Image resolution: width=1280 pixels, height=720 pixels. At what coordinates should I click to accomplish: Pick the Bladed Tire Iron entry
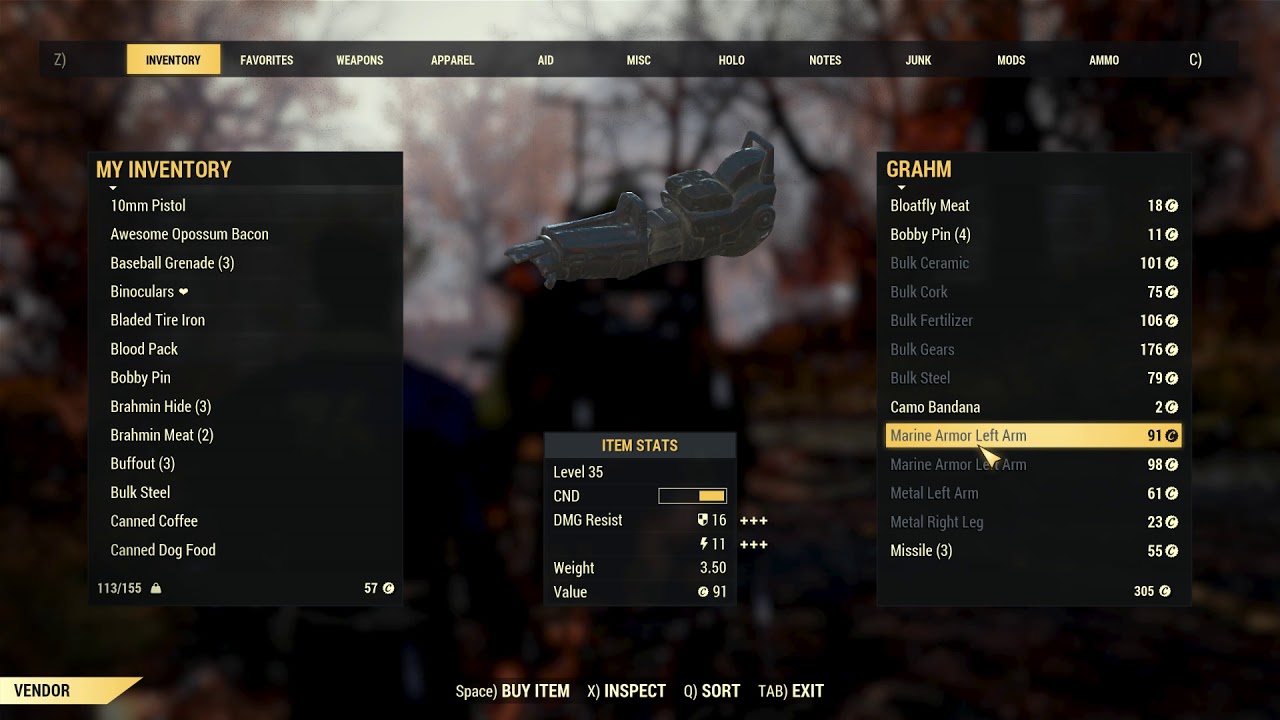point(157,320)
